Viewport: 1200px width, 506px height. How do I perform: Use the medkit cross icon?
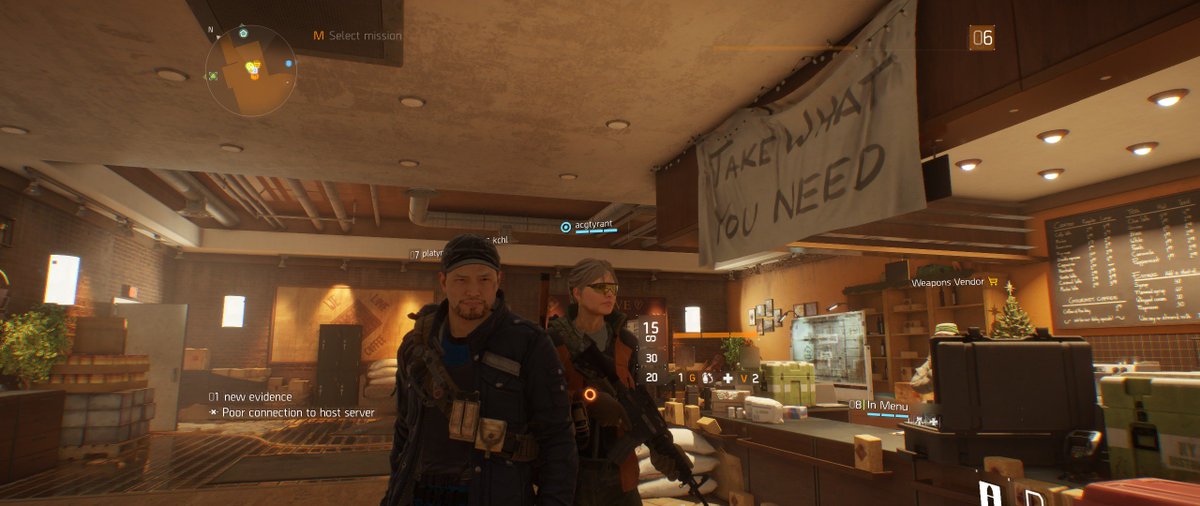coord(727,378)
